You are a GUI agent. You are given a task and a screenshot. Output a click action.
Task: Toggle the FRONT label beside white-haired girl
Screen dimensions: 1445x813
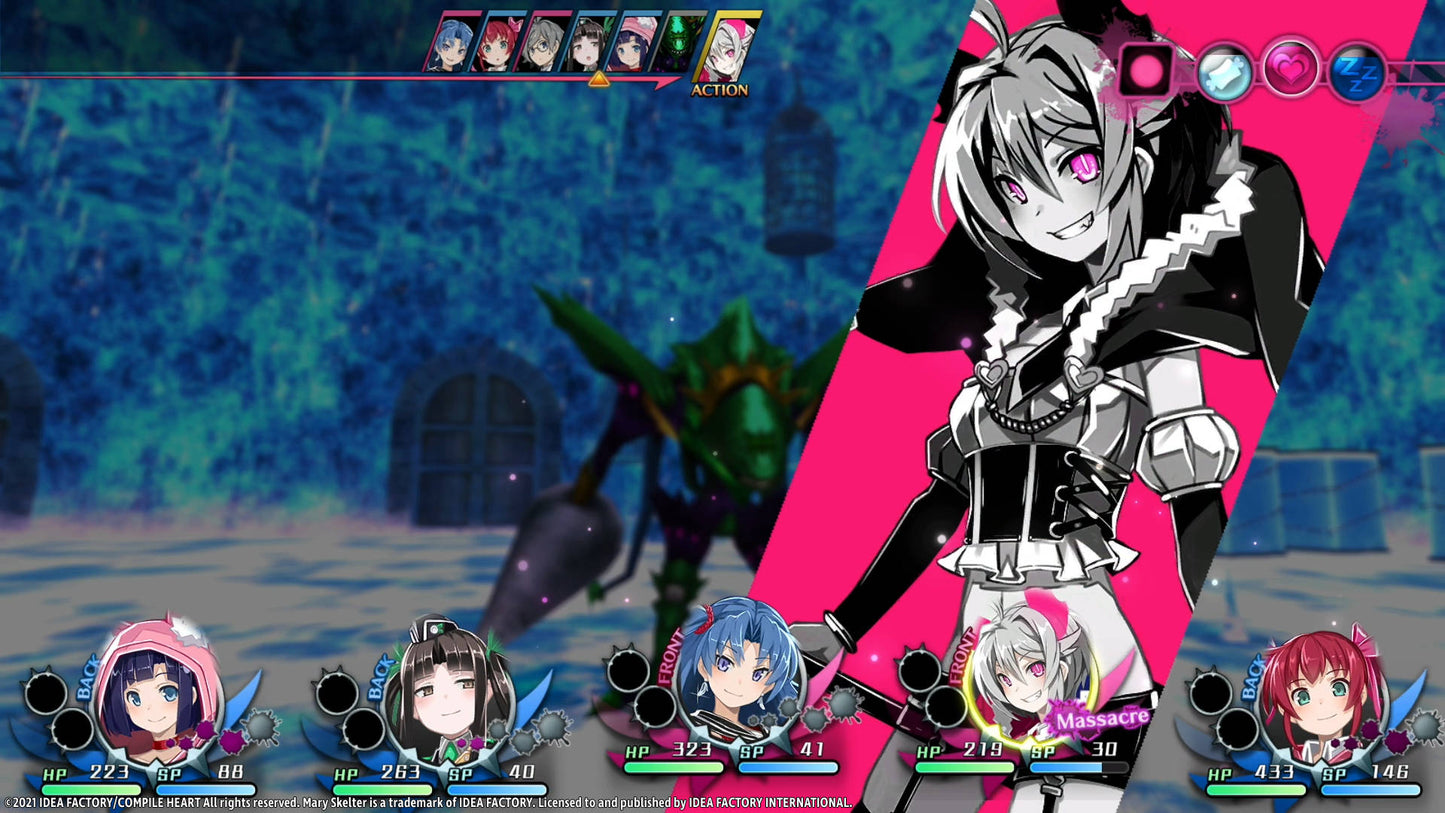click(963, 655)
